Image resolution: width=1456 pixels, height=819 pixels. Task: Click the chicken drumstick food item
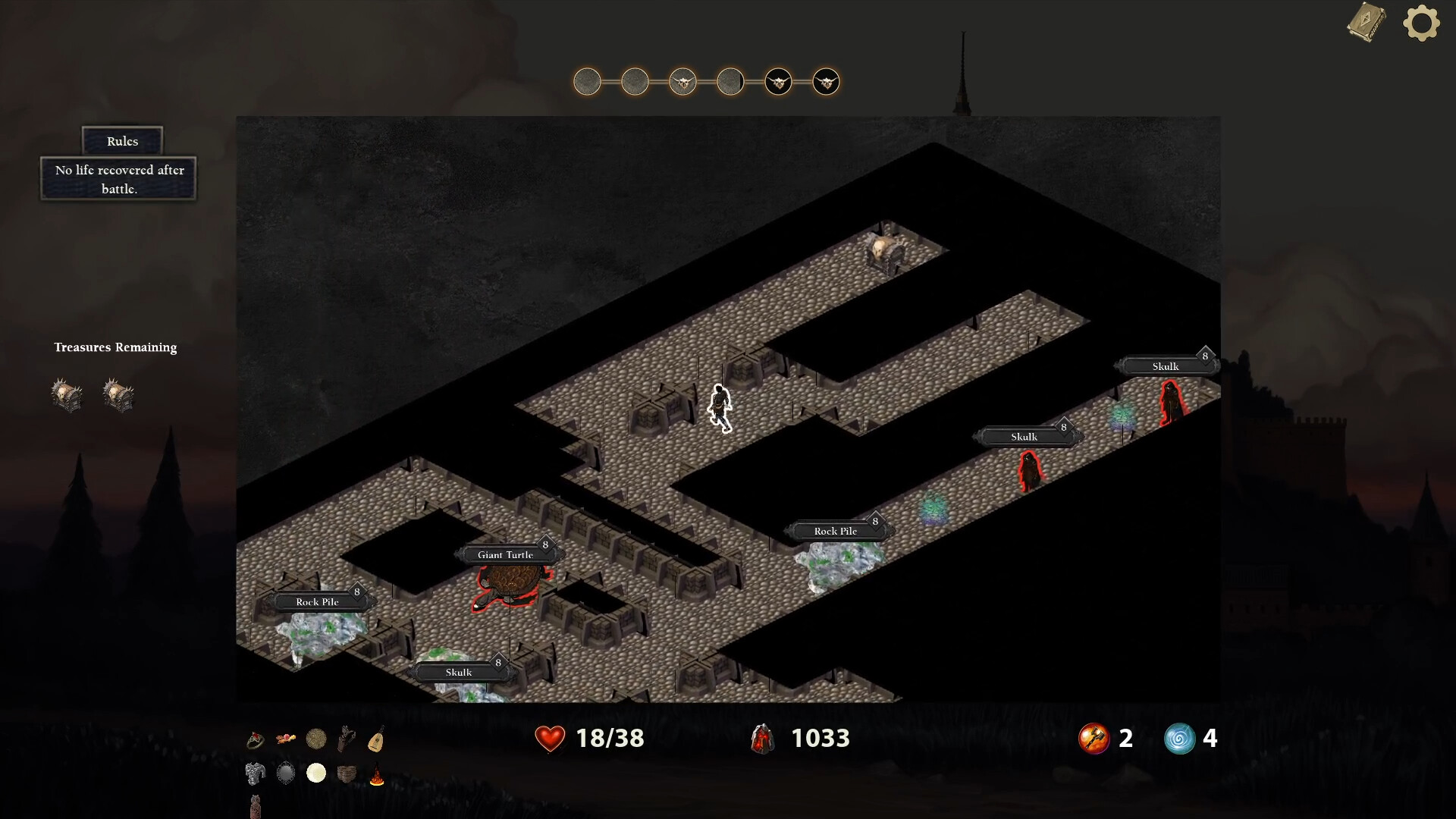pyautogui.click(x=285, y=738)
